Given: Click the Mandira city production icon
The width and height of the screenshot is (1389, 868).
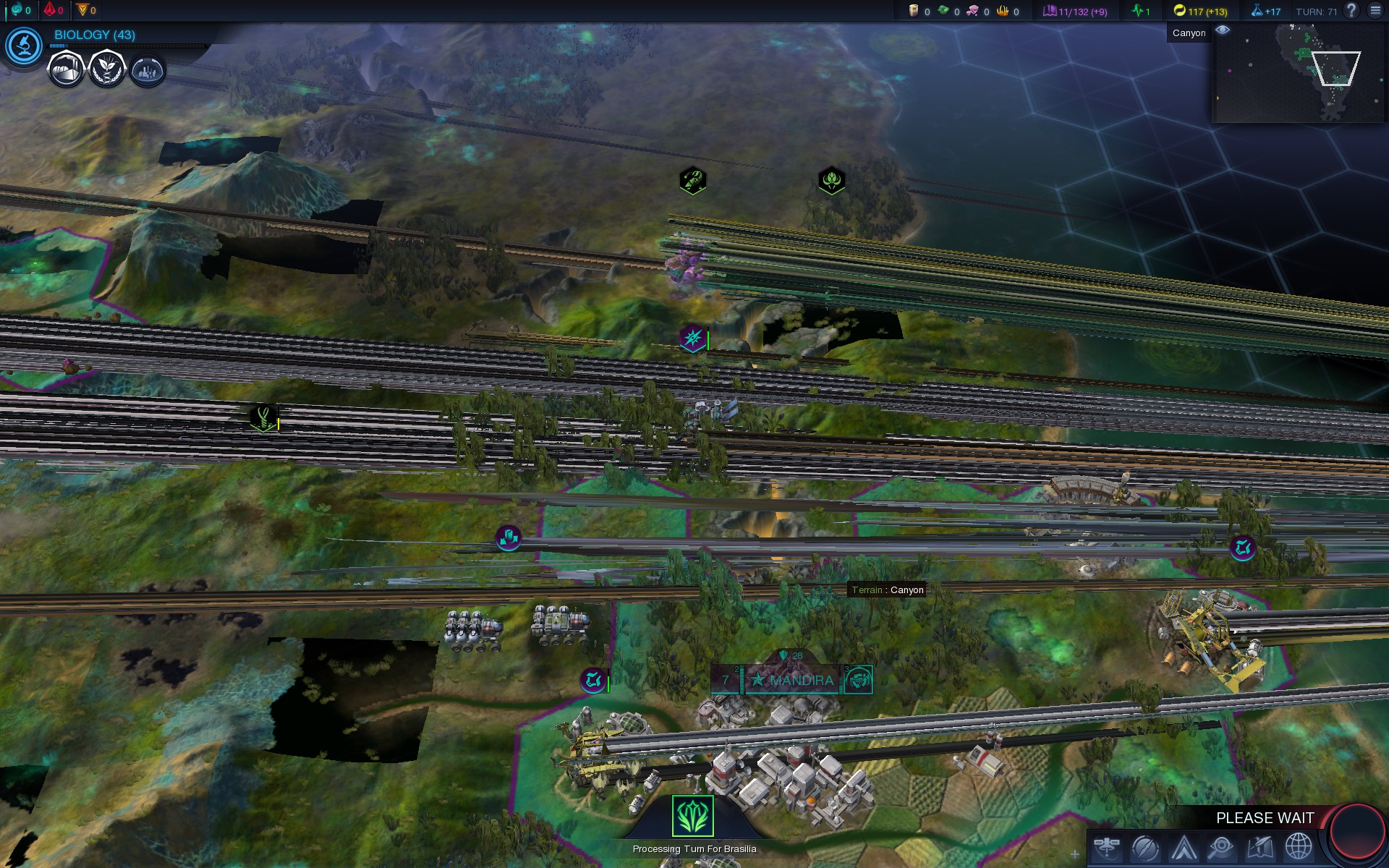Looking at the screenshot, I should pyautogui.click(x=859, y=680).
